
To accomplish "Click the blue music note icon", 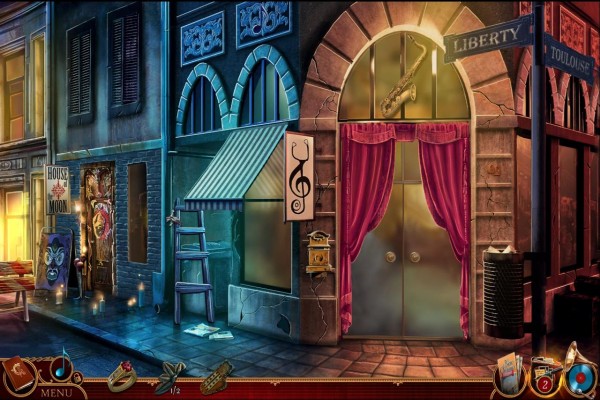I will click(x=62, y=368).
